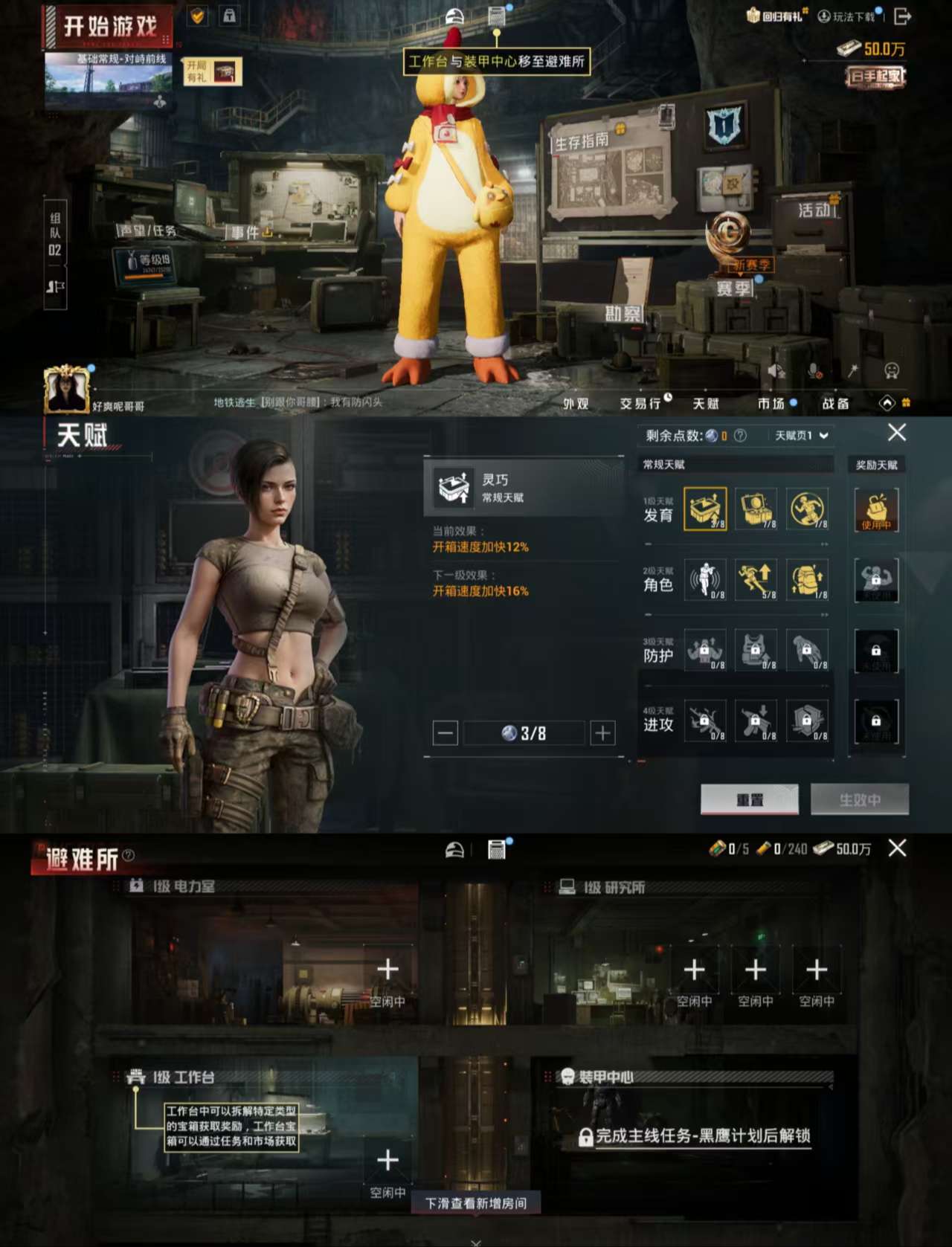Click the vest protection talent in 防护 row
Screen dimensions: 952x1247
point(757,651)
